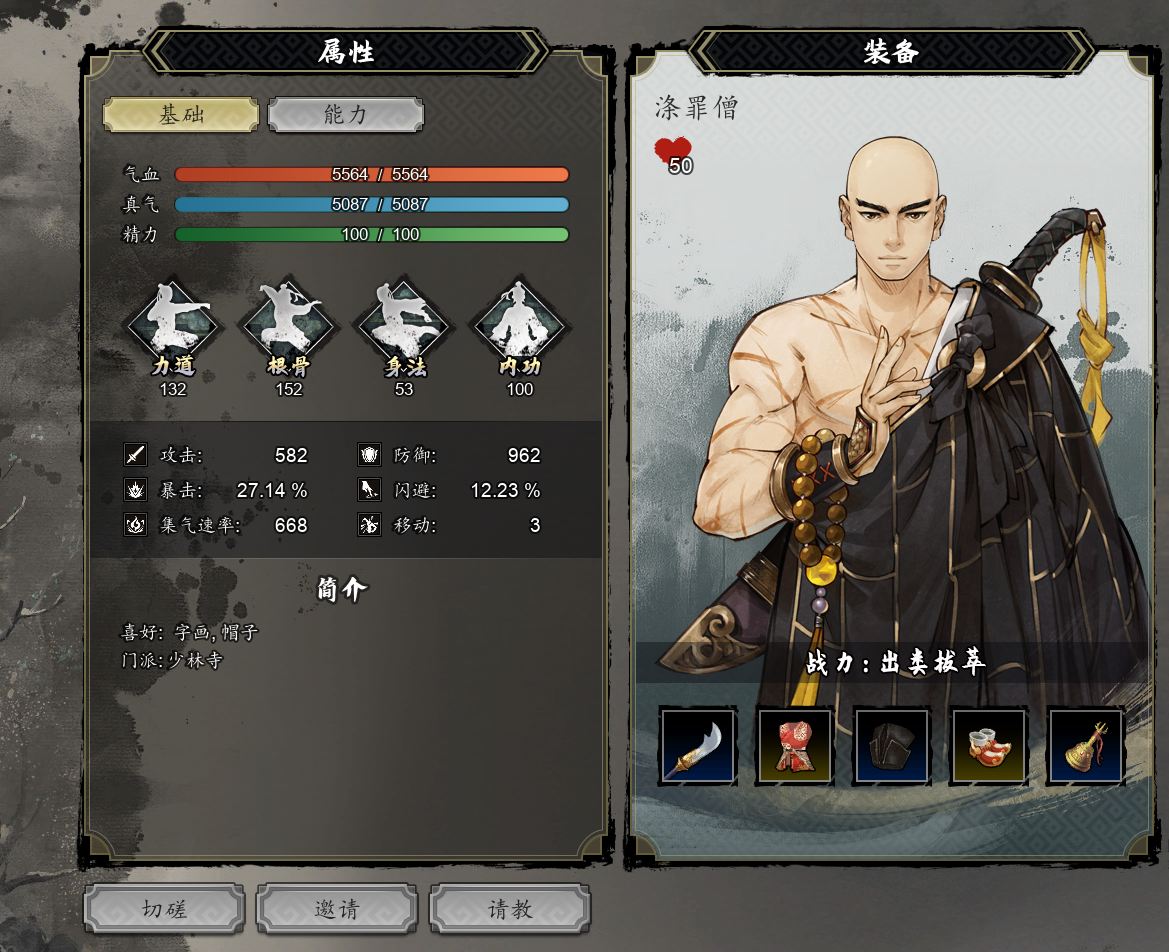Image resolution: width=1169 pixels, height=952 pixels.
Task: Show the 身法 agility attribute icon
Action: (404, 324)
